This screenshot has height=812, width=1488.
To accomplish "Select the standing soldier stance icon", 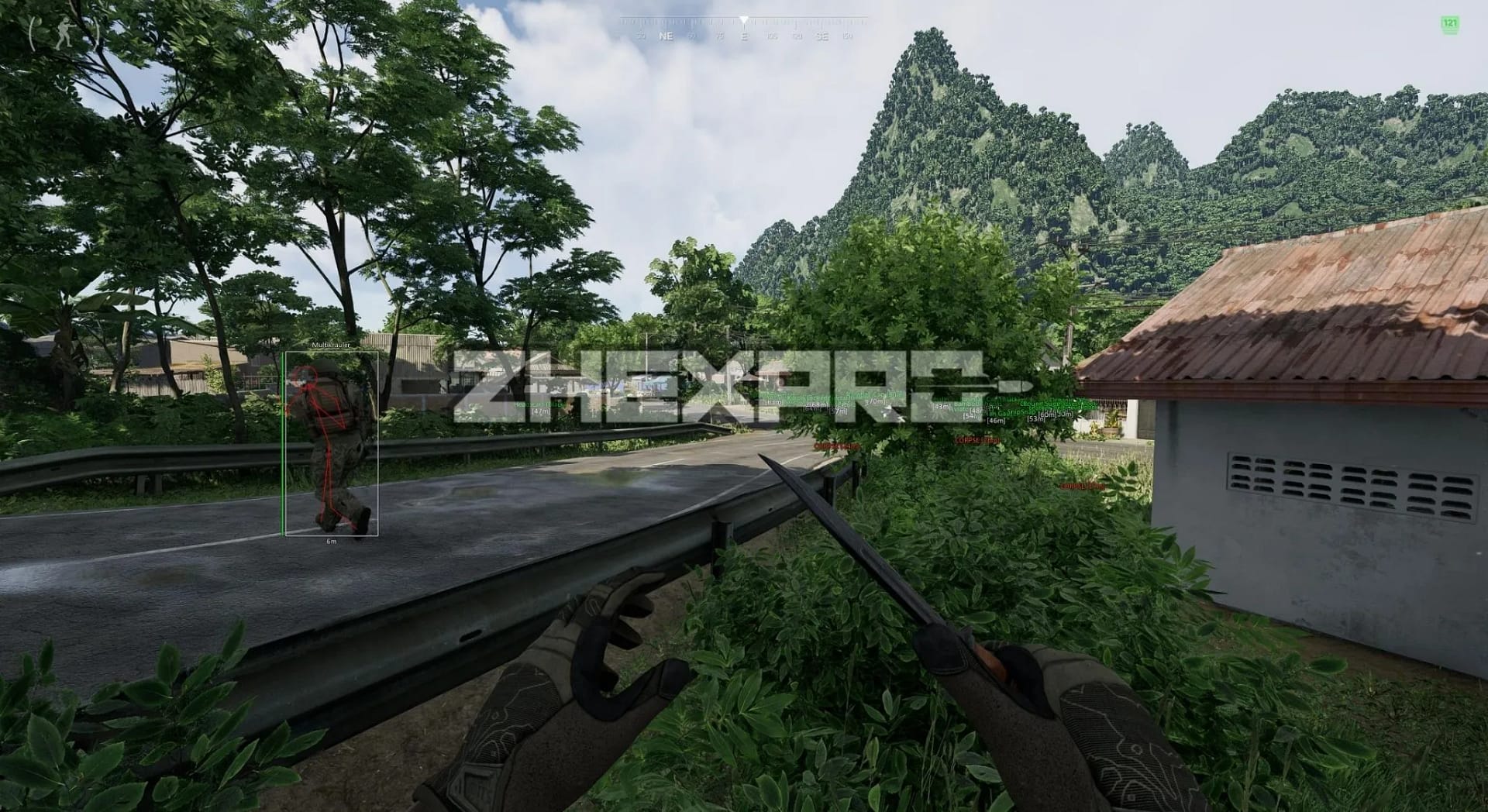I will point(64,33).
